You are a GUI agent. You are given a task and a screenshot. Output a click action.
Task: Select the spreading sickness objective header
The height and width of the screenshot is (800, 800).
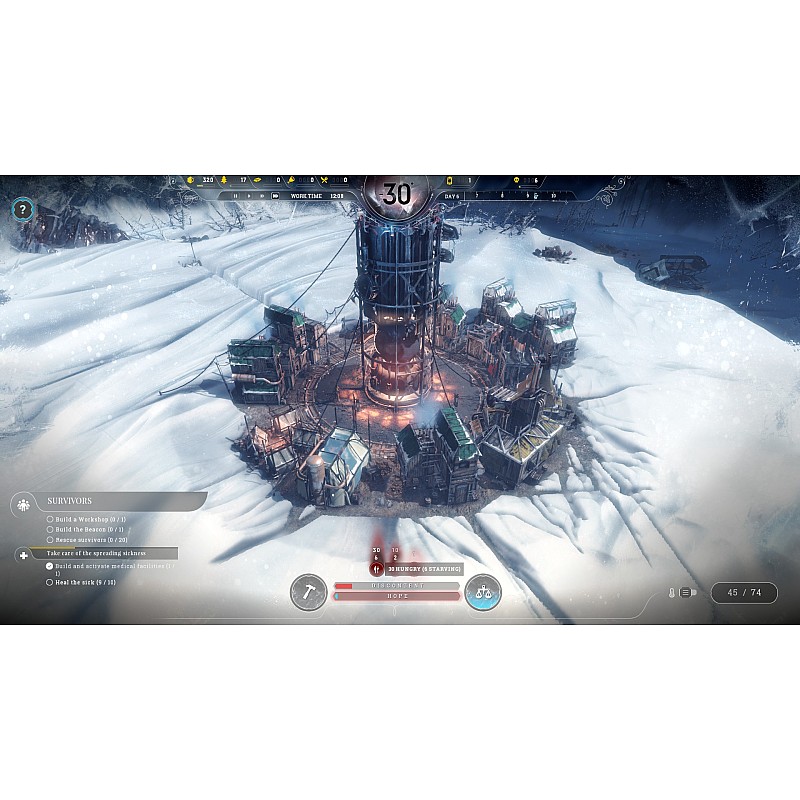(97, 553)
